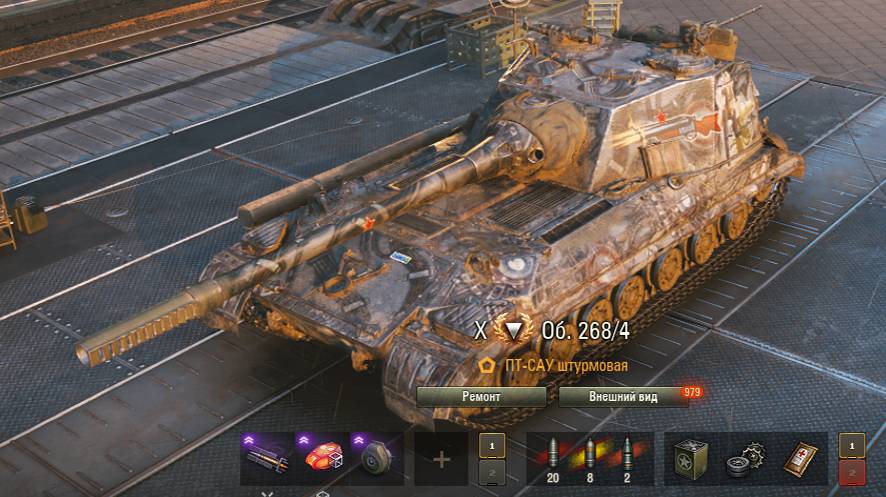This screenshot has width=886, height=497.
Task: Click the Ремонт (Repair) button
Action: tap(481, 397)
